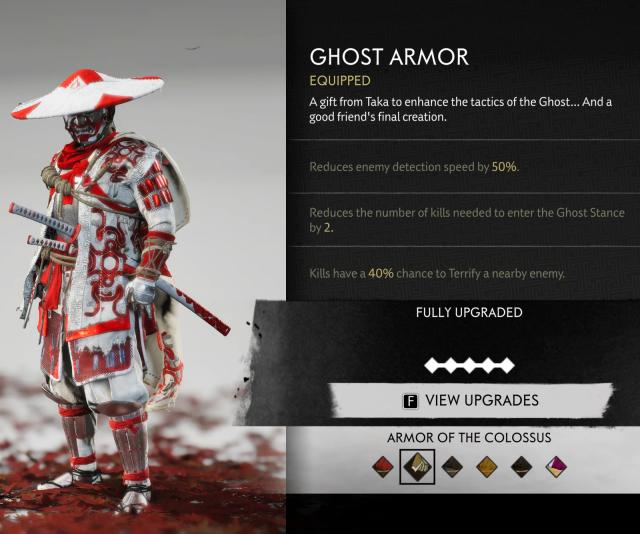
Task: Open the View Upgrades button
Action: (x=470, y=401)
